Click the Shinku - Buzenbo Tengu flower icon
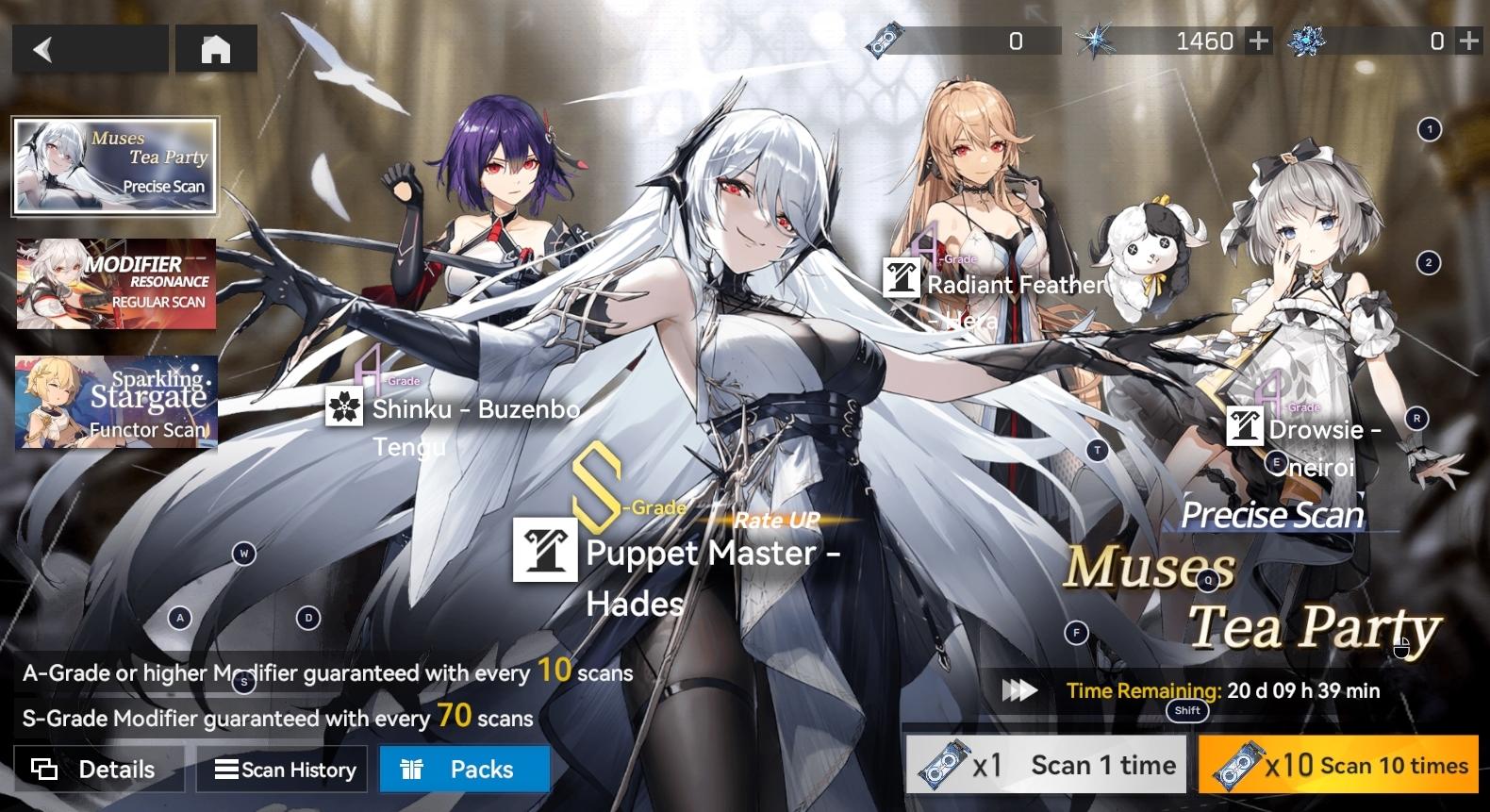1490x812 pixels. [x=346, y=407]
